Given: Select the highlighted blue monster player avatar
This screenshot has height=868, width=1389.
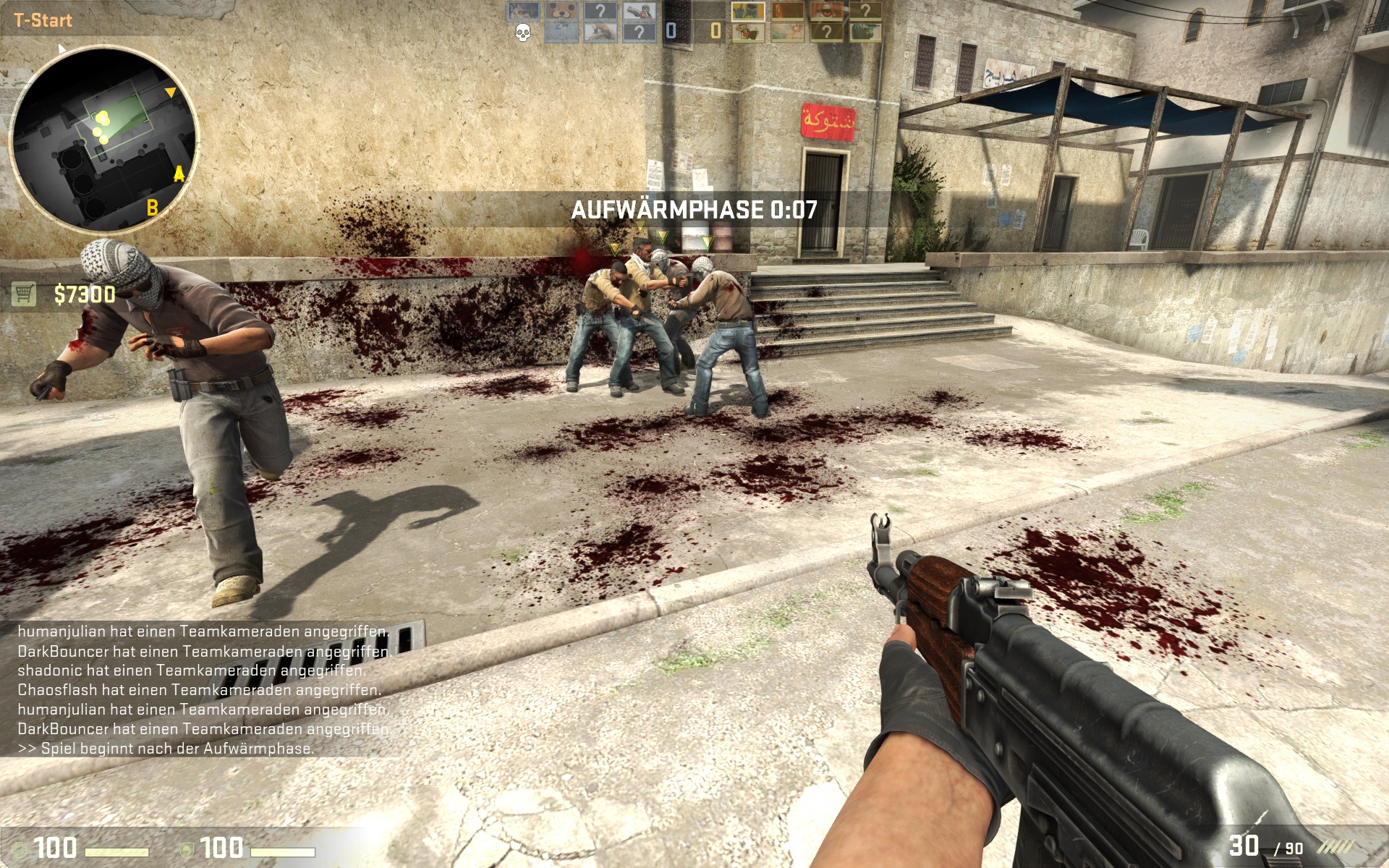Looking at the screenshot, I should (x=747, y=12).
